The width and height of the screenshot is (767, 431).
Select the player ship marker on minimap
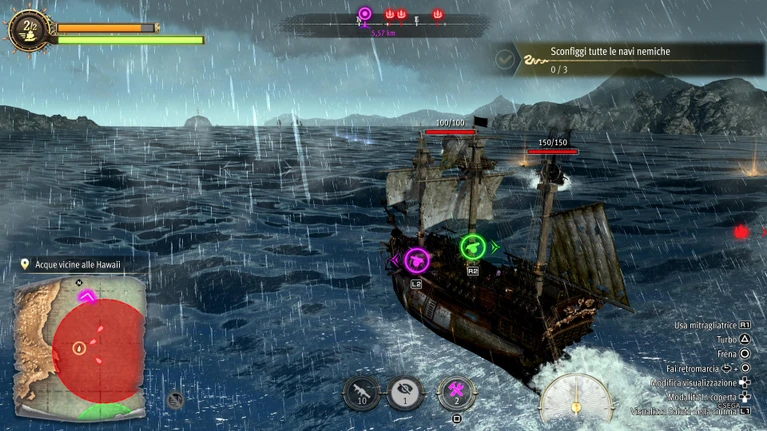79,348
